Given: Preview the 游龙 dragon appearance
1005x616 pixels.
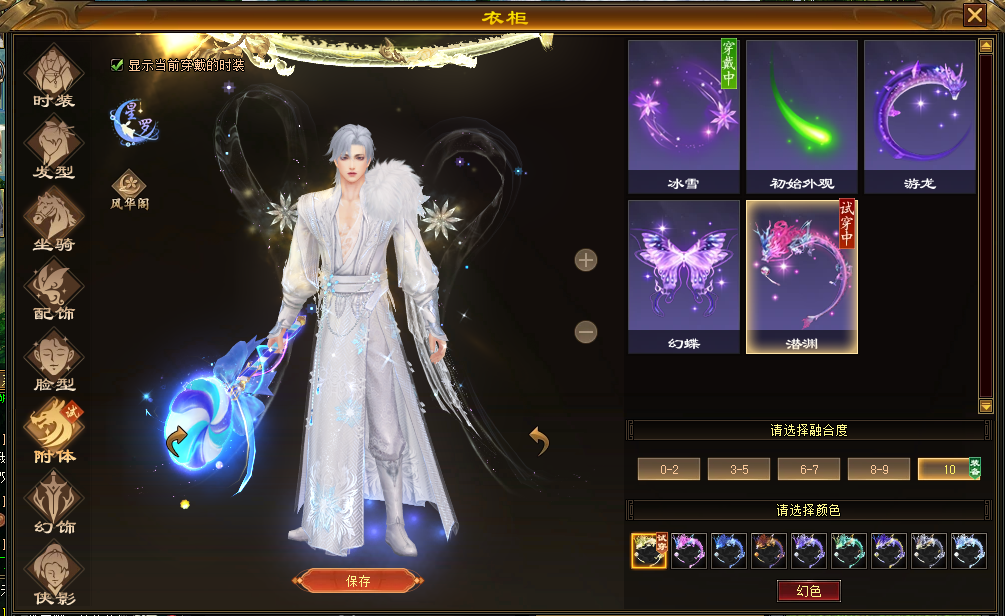Looking at the screenshot, I should [920, 116].
